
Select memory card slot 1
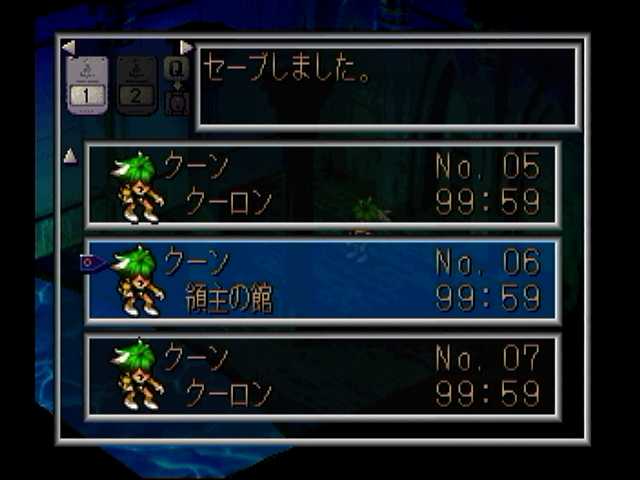pos(87,83)
